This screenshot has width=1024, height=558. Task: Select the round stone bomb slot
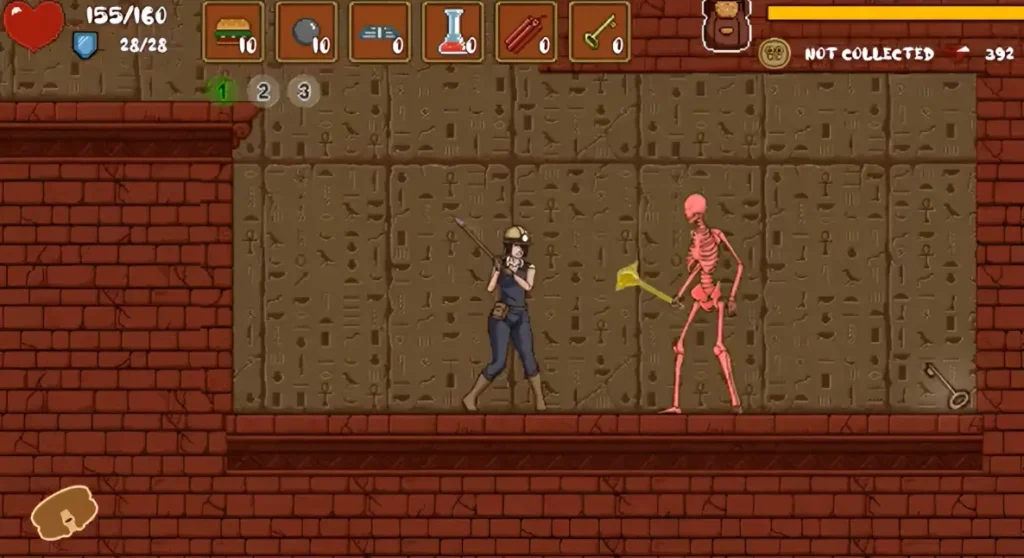[x=306, y=32]
